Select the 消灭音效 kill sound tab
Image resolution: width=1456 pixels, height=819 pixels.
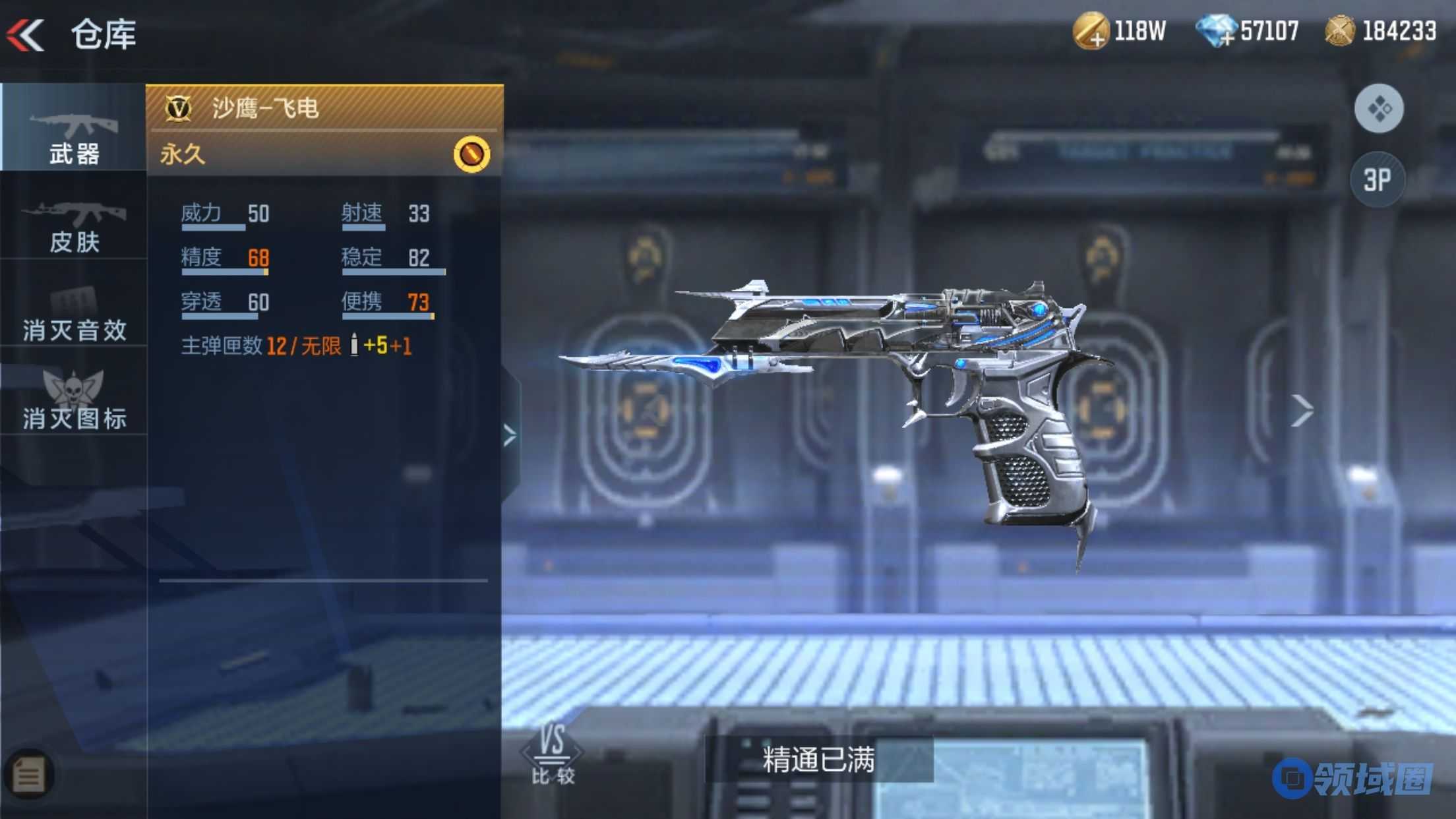coord(73,315)
